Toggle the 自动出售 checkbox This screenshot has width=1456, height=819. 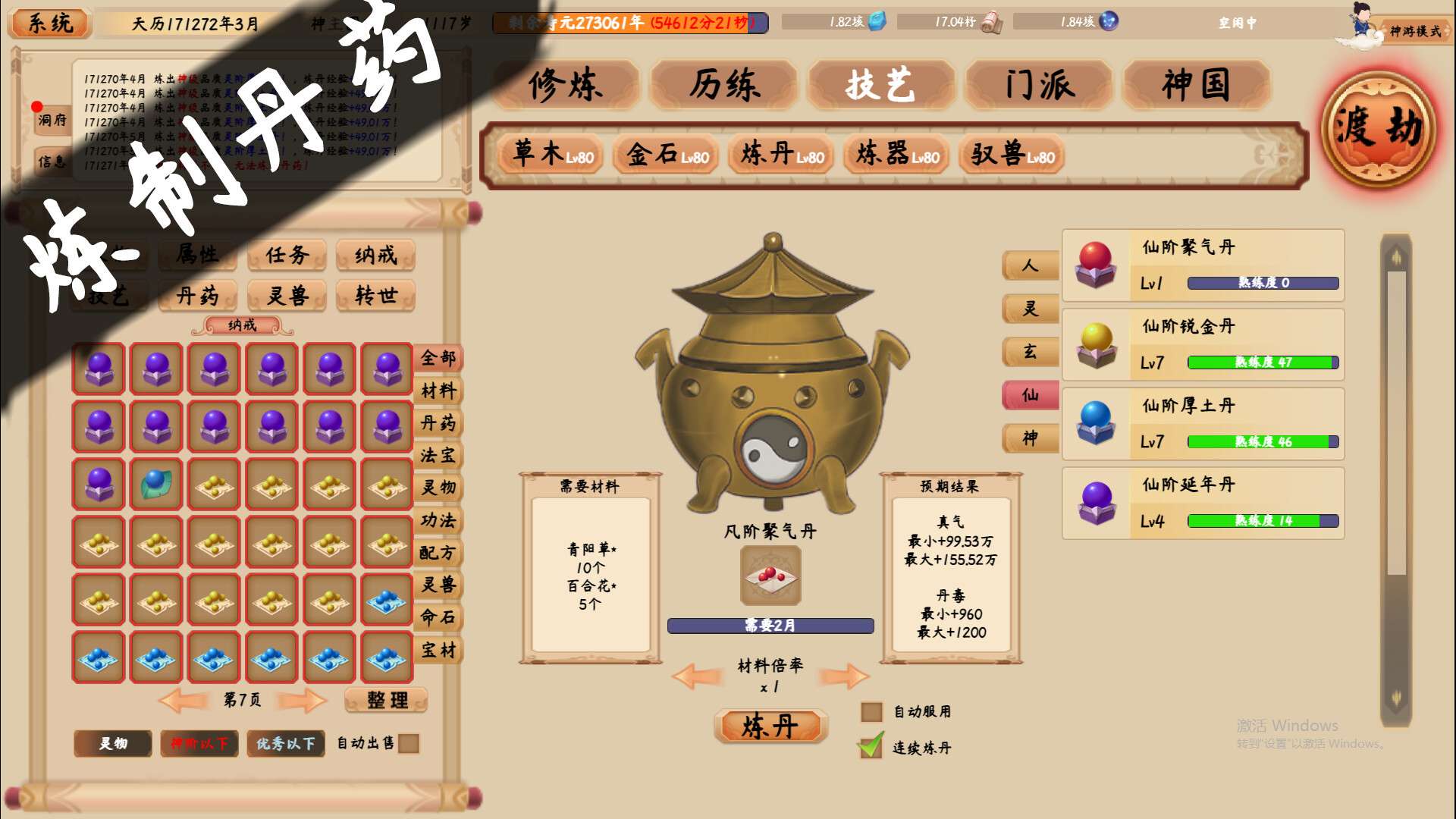(410, 746)
